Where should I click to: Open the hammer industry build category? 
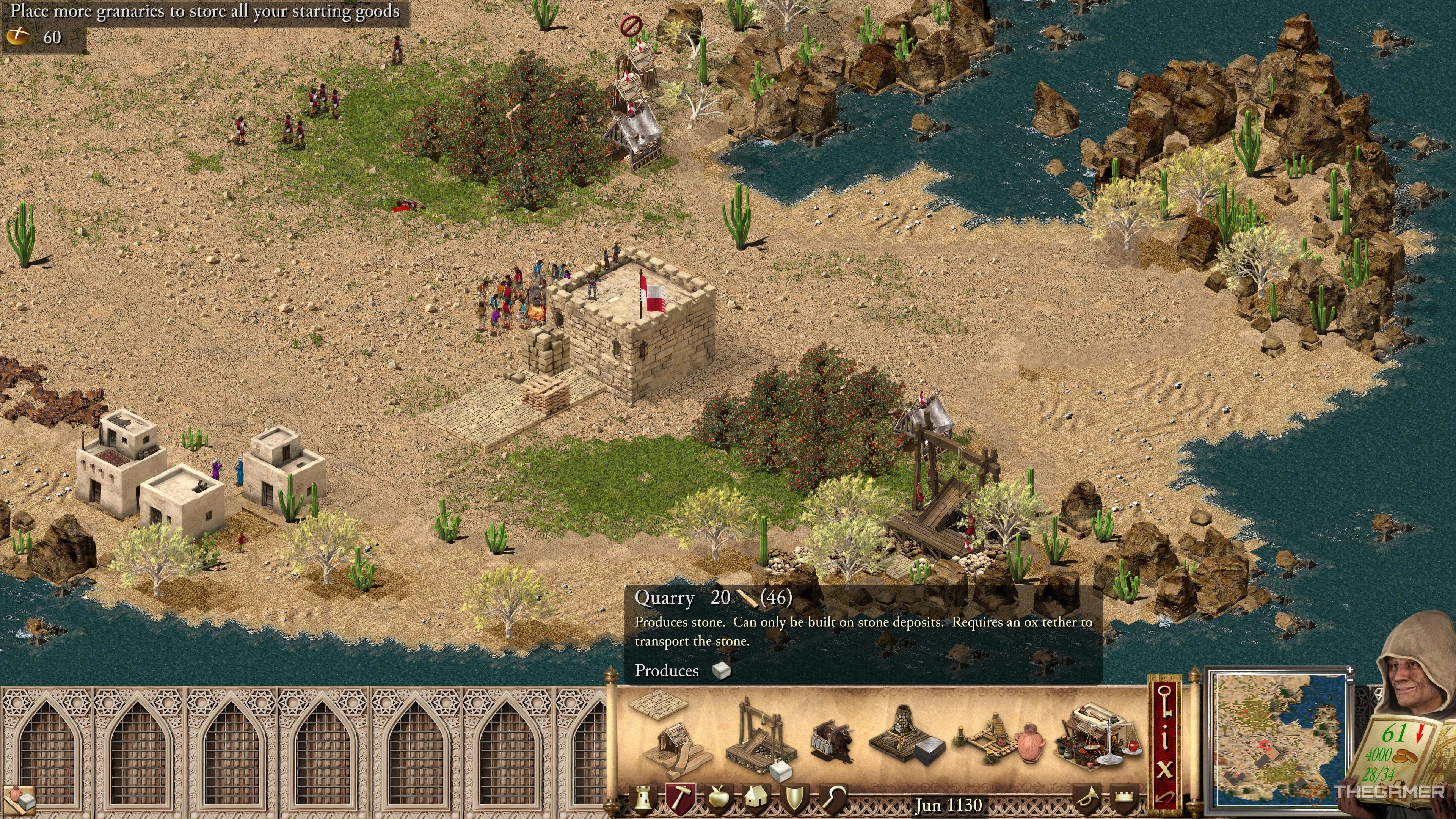point(679,799)
